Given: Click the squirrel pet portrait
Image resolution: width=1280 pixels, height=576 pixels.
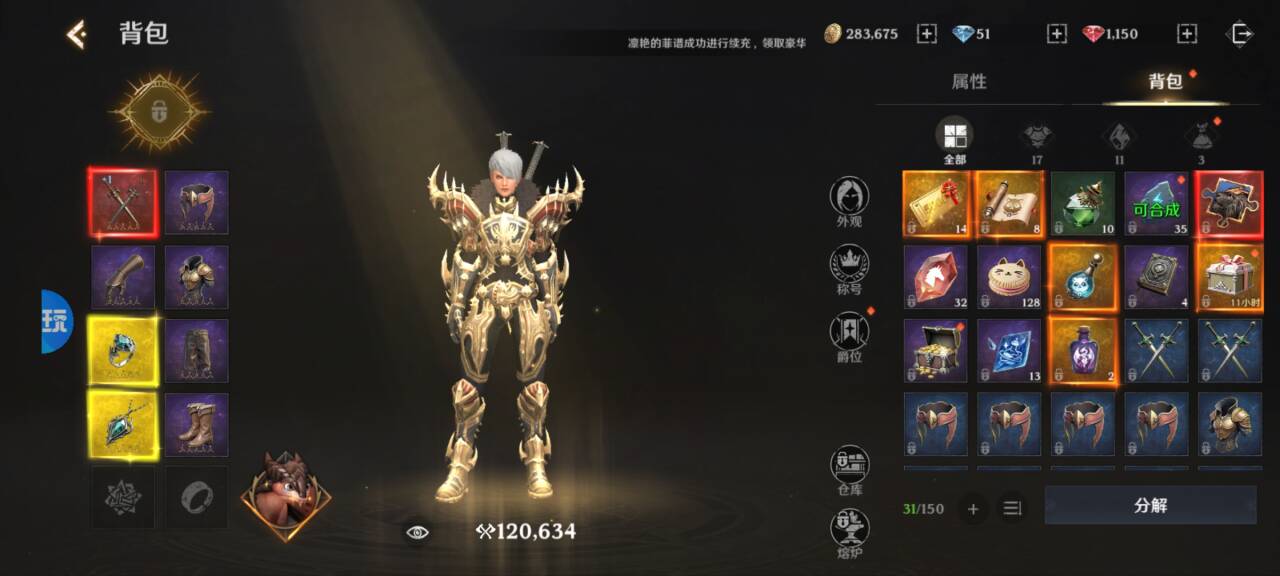Looking at the screenshot, I should (285, 497).
